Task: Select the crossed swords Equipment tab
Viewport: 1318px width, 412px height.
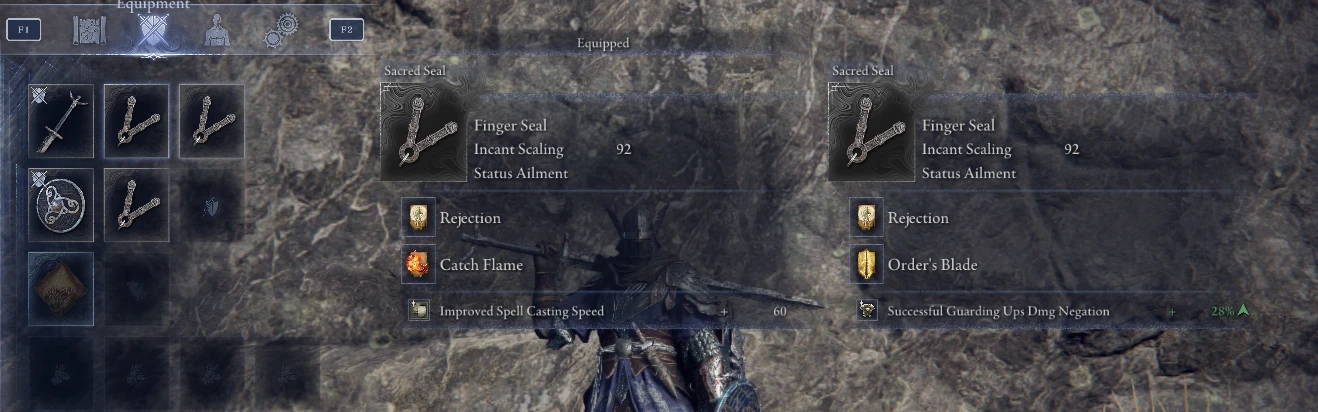Action: click(152, 32)
